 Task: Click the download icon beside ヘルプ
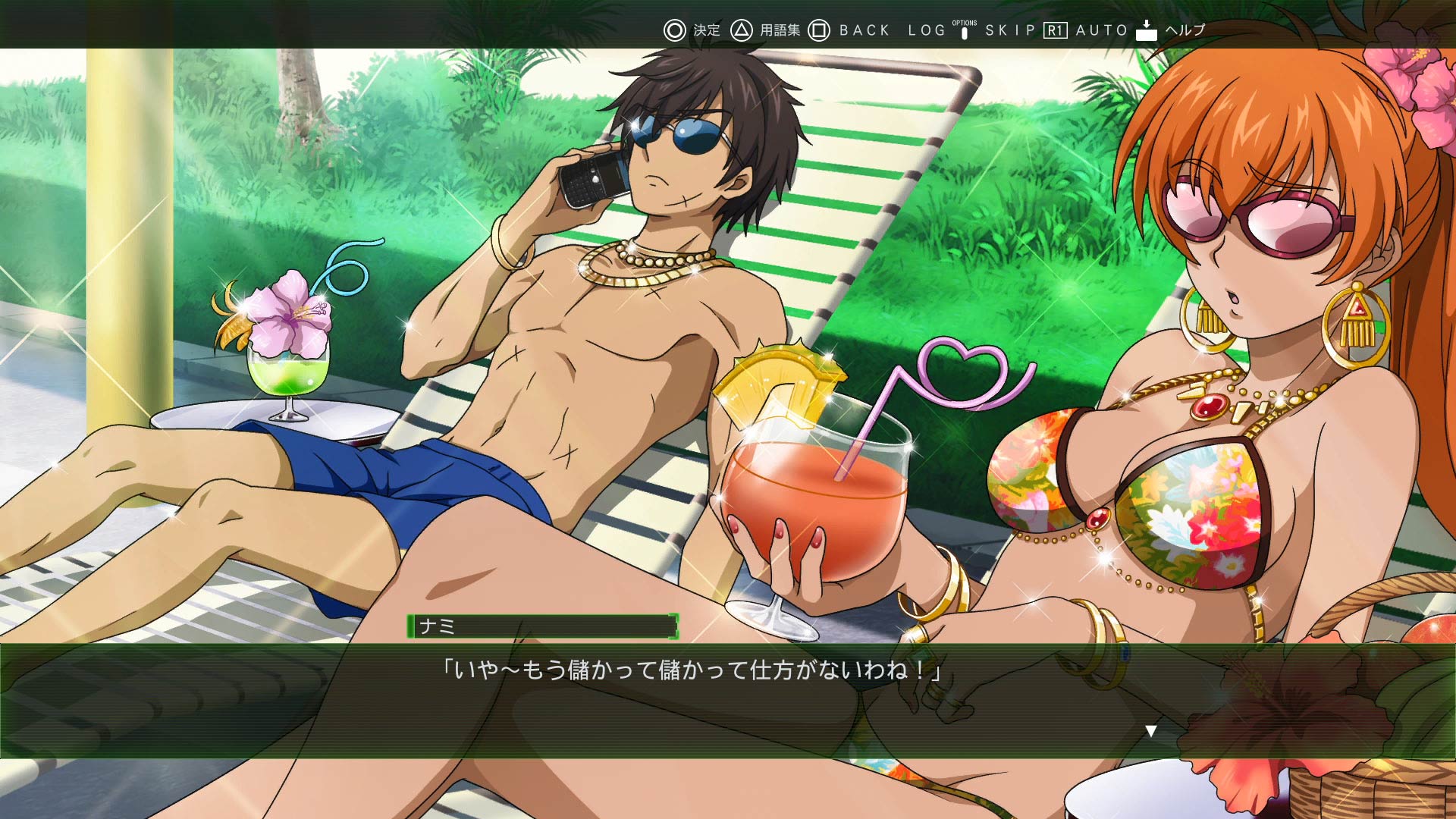[1145, 30]
